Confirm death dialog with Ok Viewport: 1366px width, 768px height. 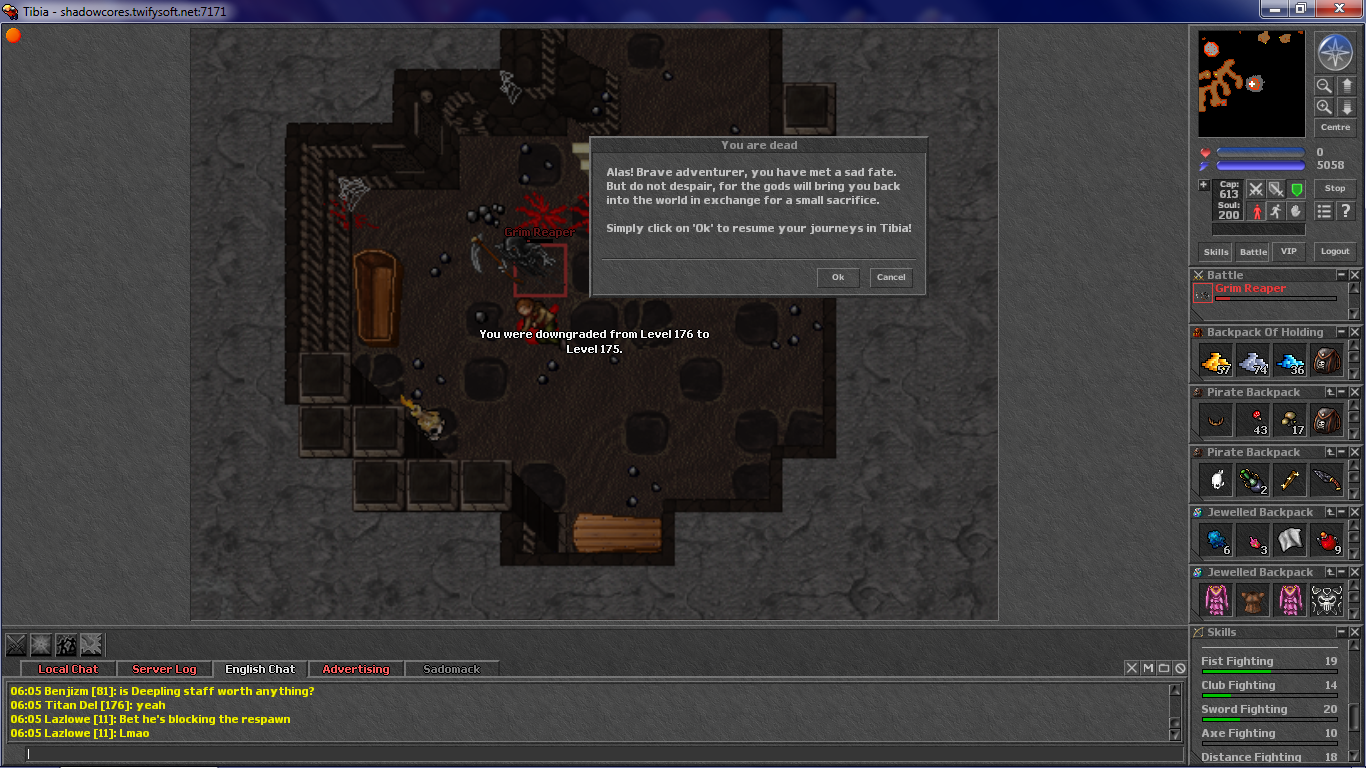[838, 277]
